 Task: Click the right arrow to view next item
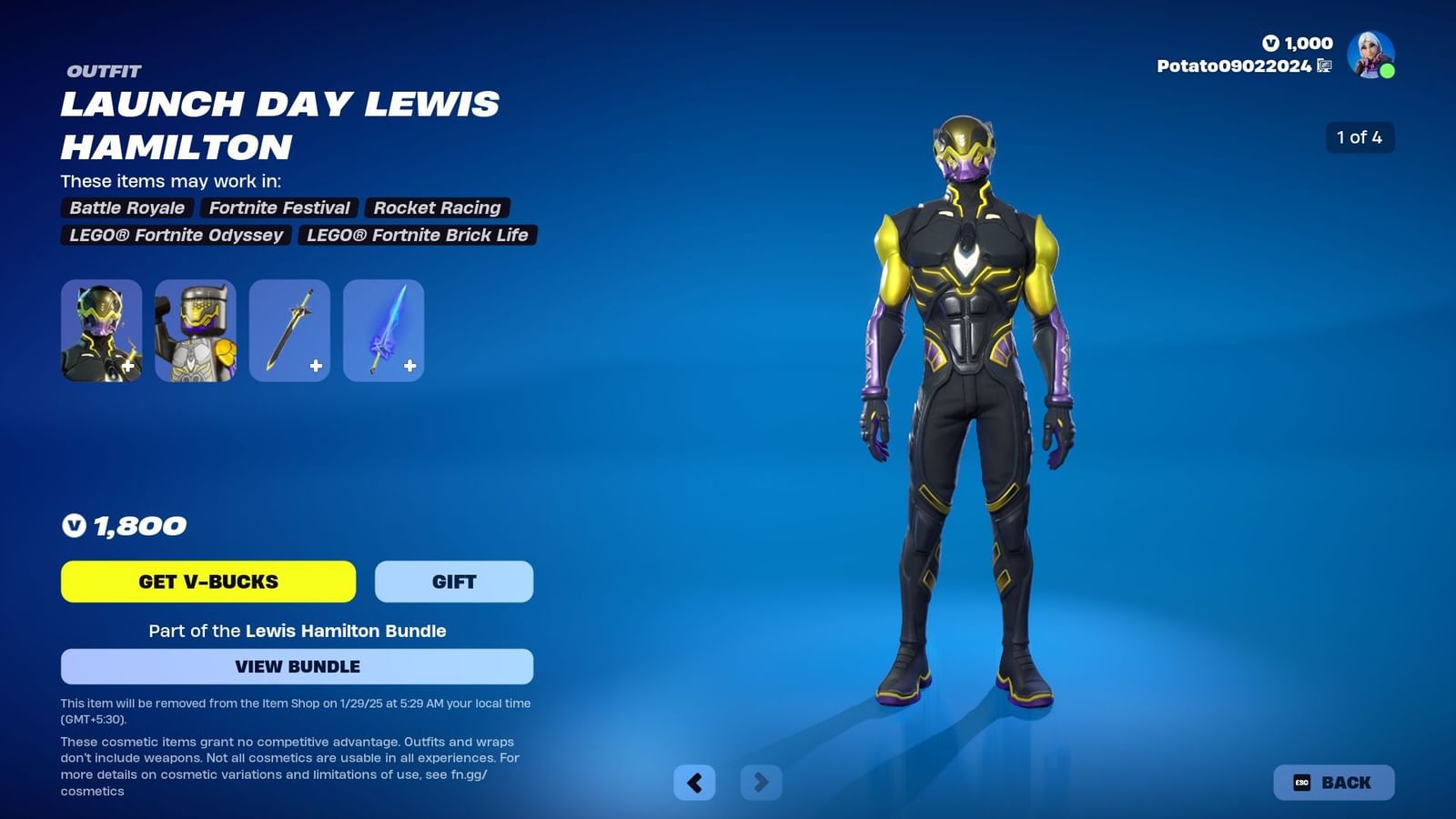pyautogui.click(x=761, y=782)
